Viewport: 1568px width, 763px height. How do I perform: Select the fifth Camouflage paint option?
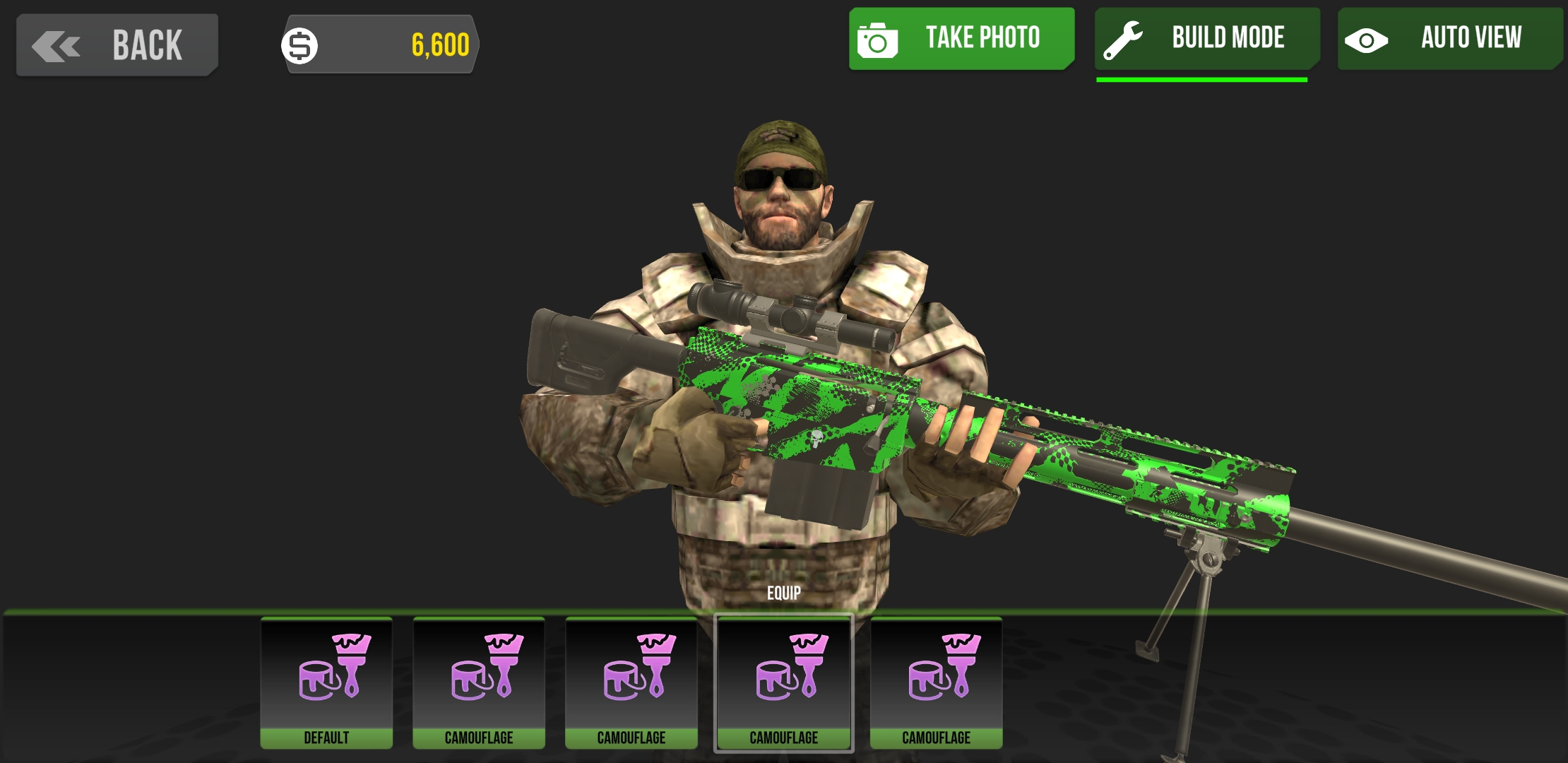click(936, 682)
